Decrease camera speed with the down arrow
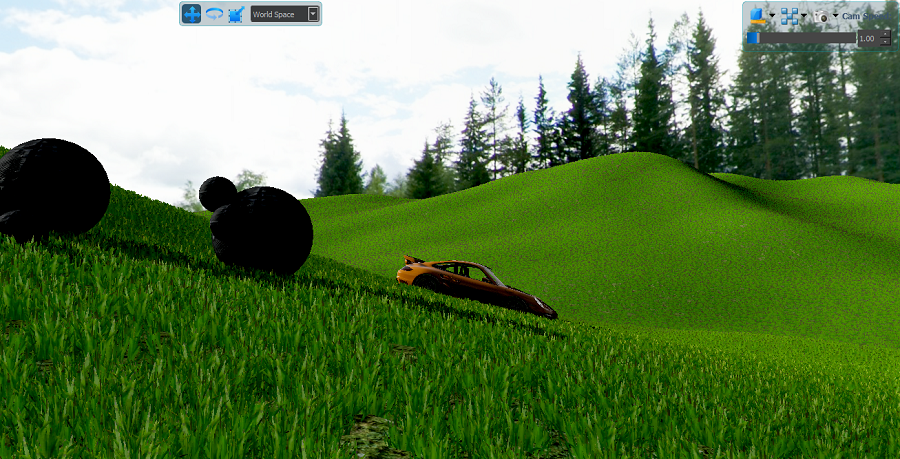 click(x=885, y=42)
